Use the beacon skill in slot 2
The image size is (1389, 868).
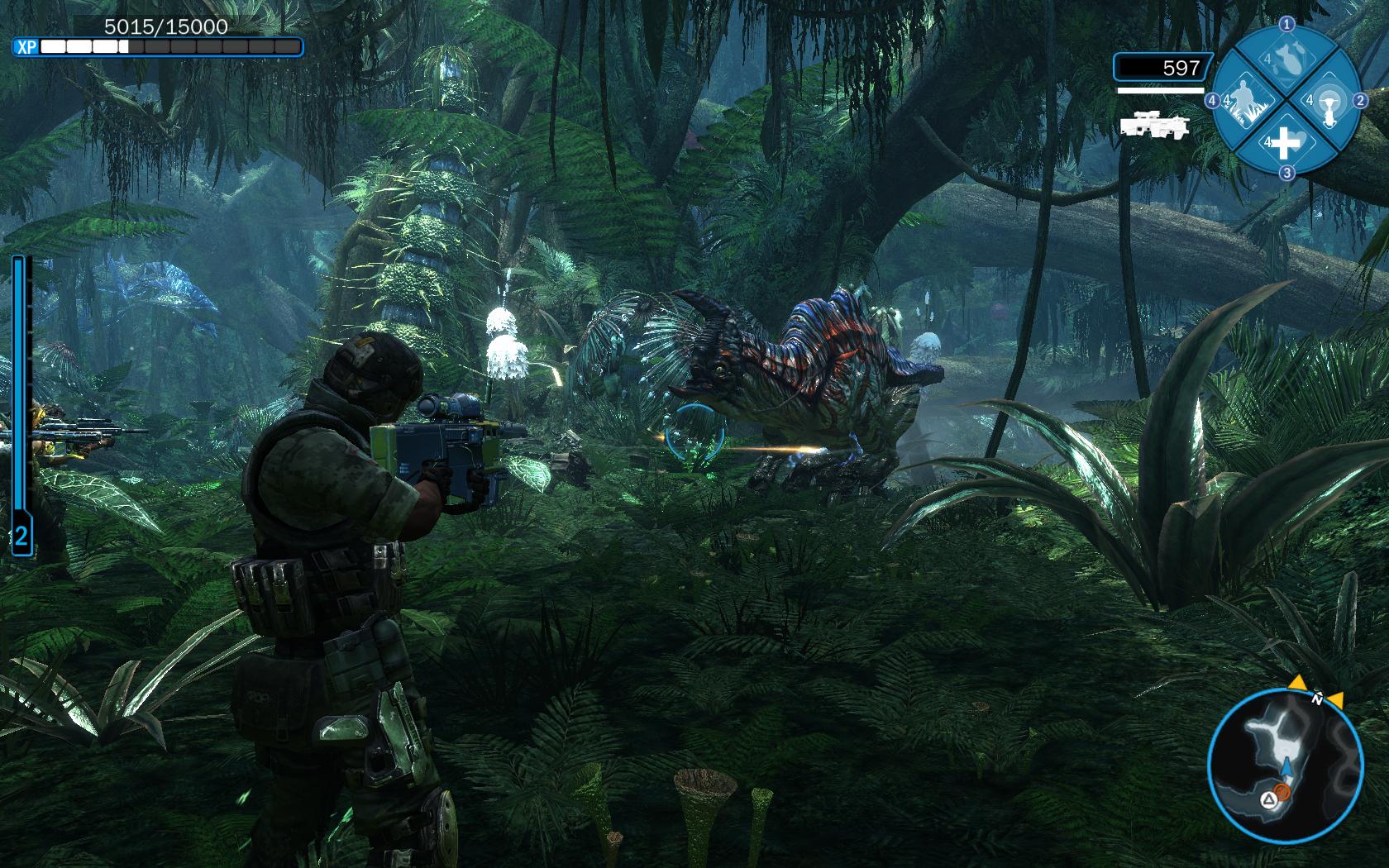click(1328, 103)
